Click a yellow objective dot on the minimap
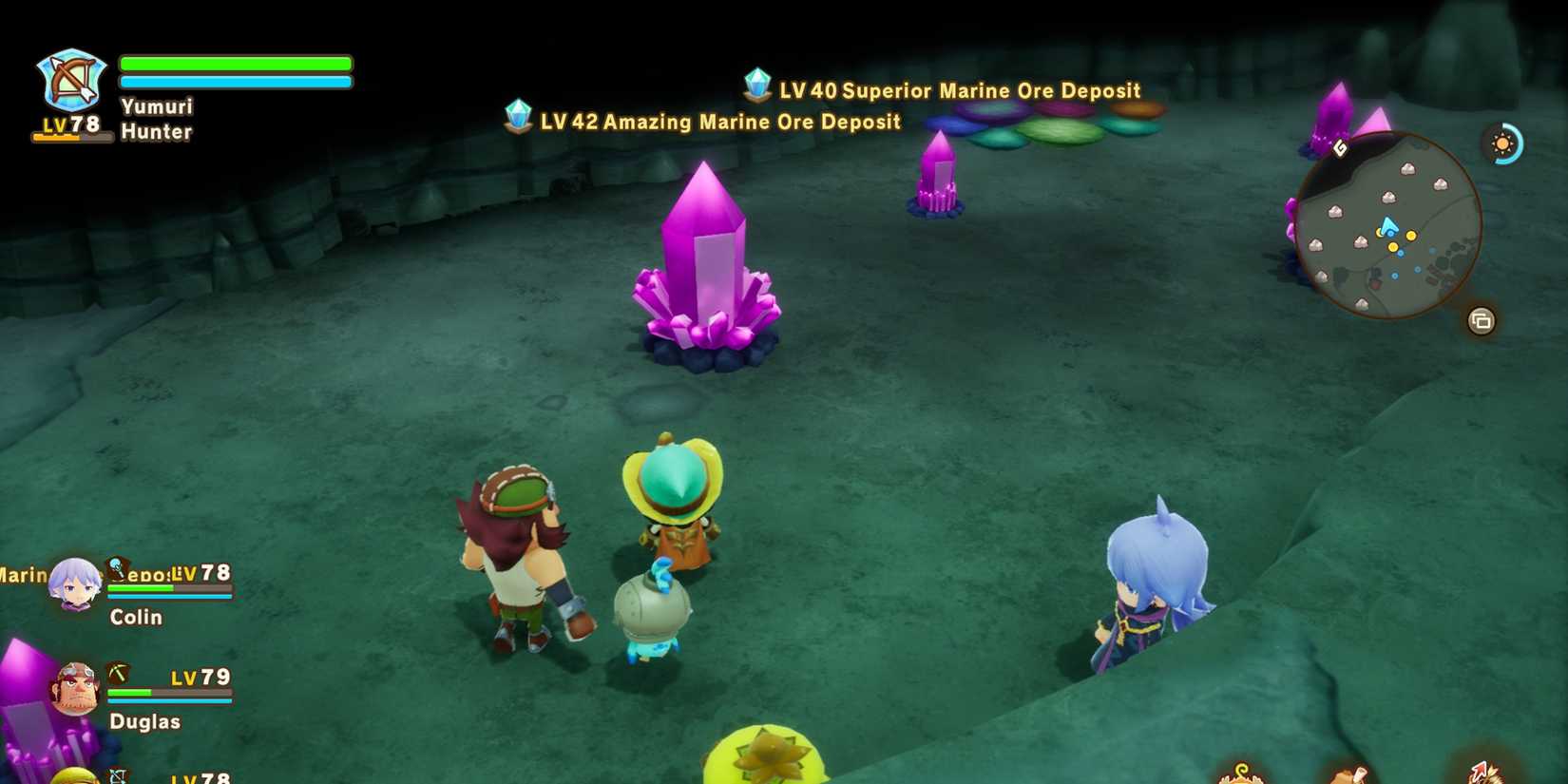The height and width of the screenshot is (784, 1568). coord(1411,236)
